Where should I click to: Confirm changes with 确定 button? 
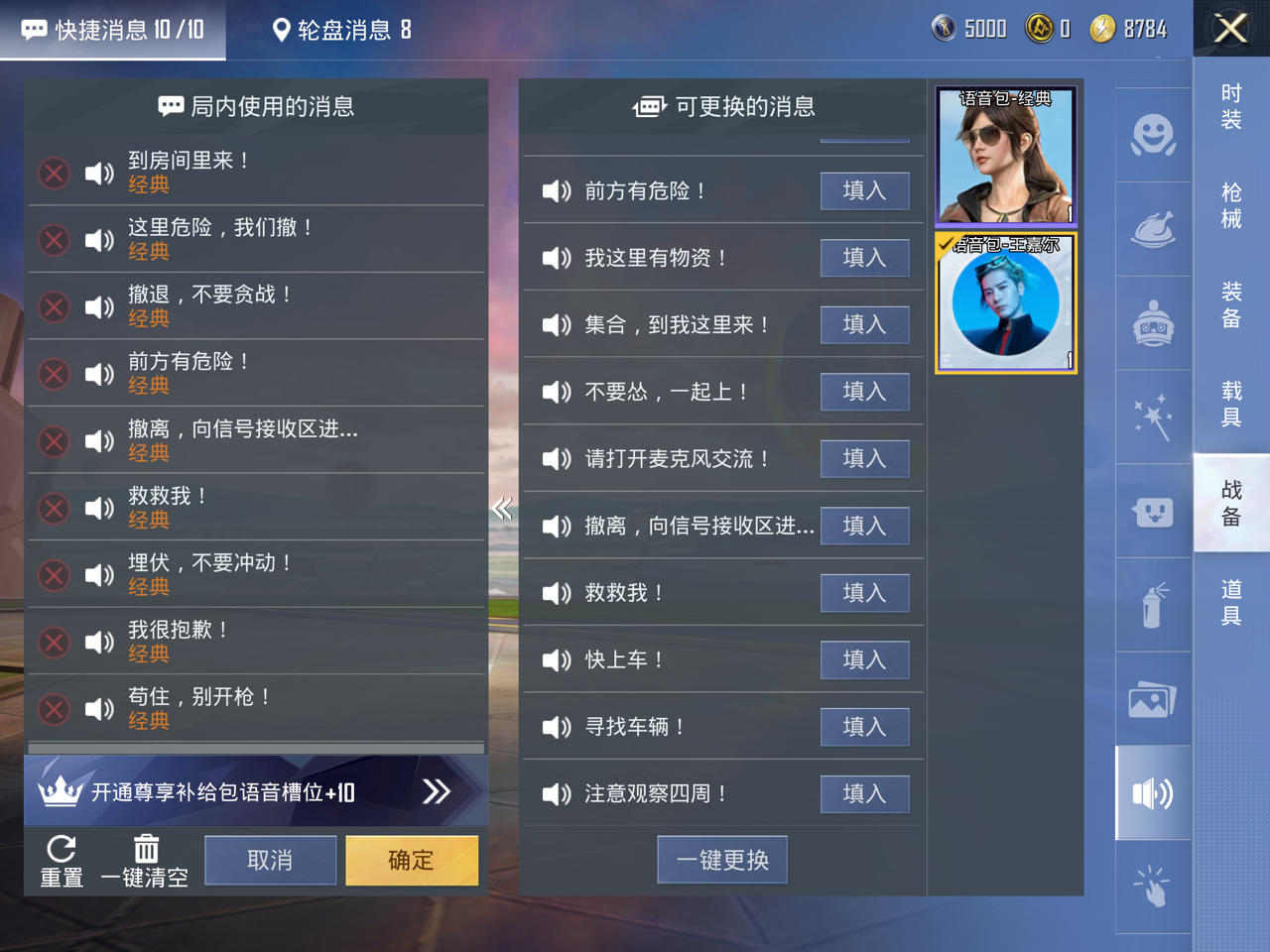411,860
